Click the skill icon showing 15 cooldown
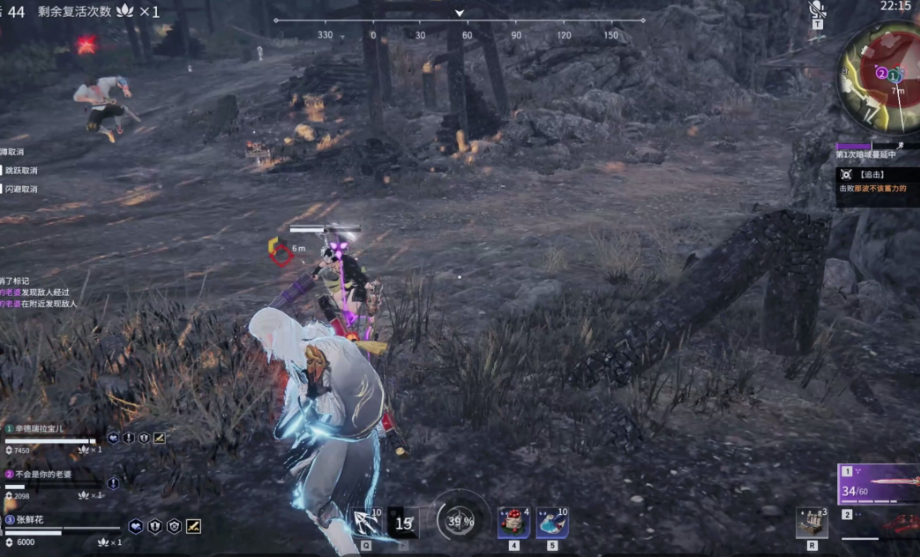This screenshot has width=920, height=557. pyautogui.click(x=403, y=522)
